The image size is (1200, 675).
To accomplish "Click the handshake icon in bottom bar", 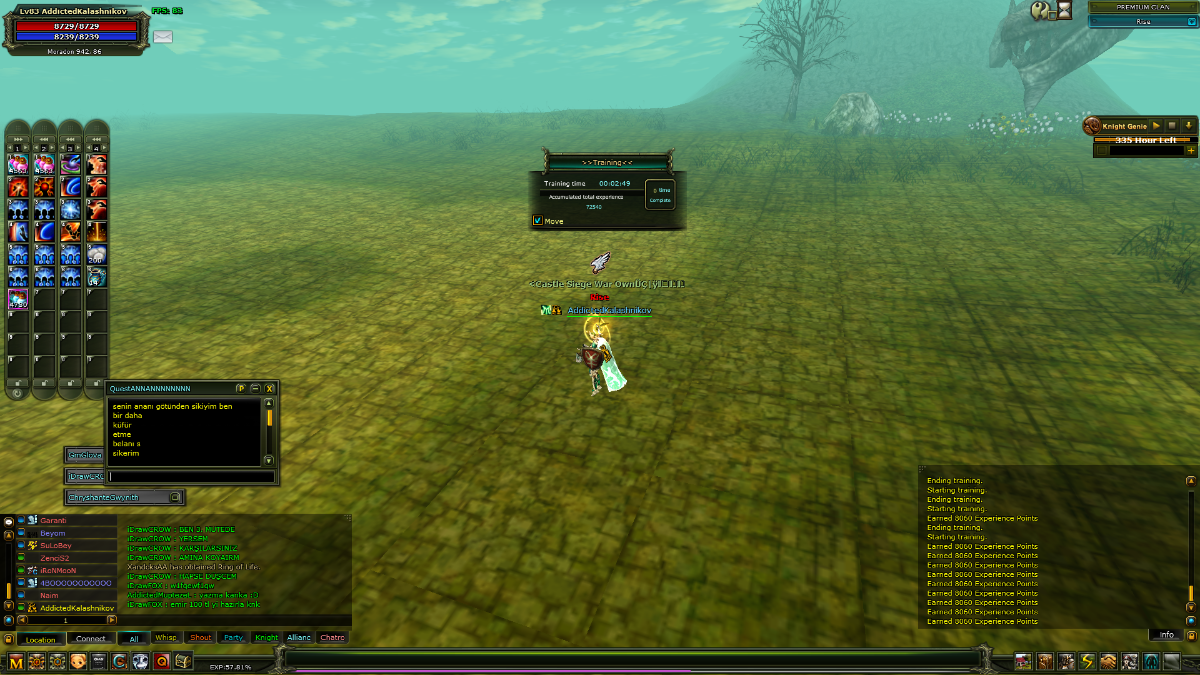I will click(1108, 662).
